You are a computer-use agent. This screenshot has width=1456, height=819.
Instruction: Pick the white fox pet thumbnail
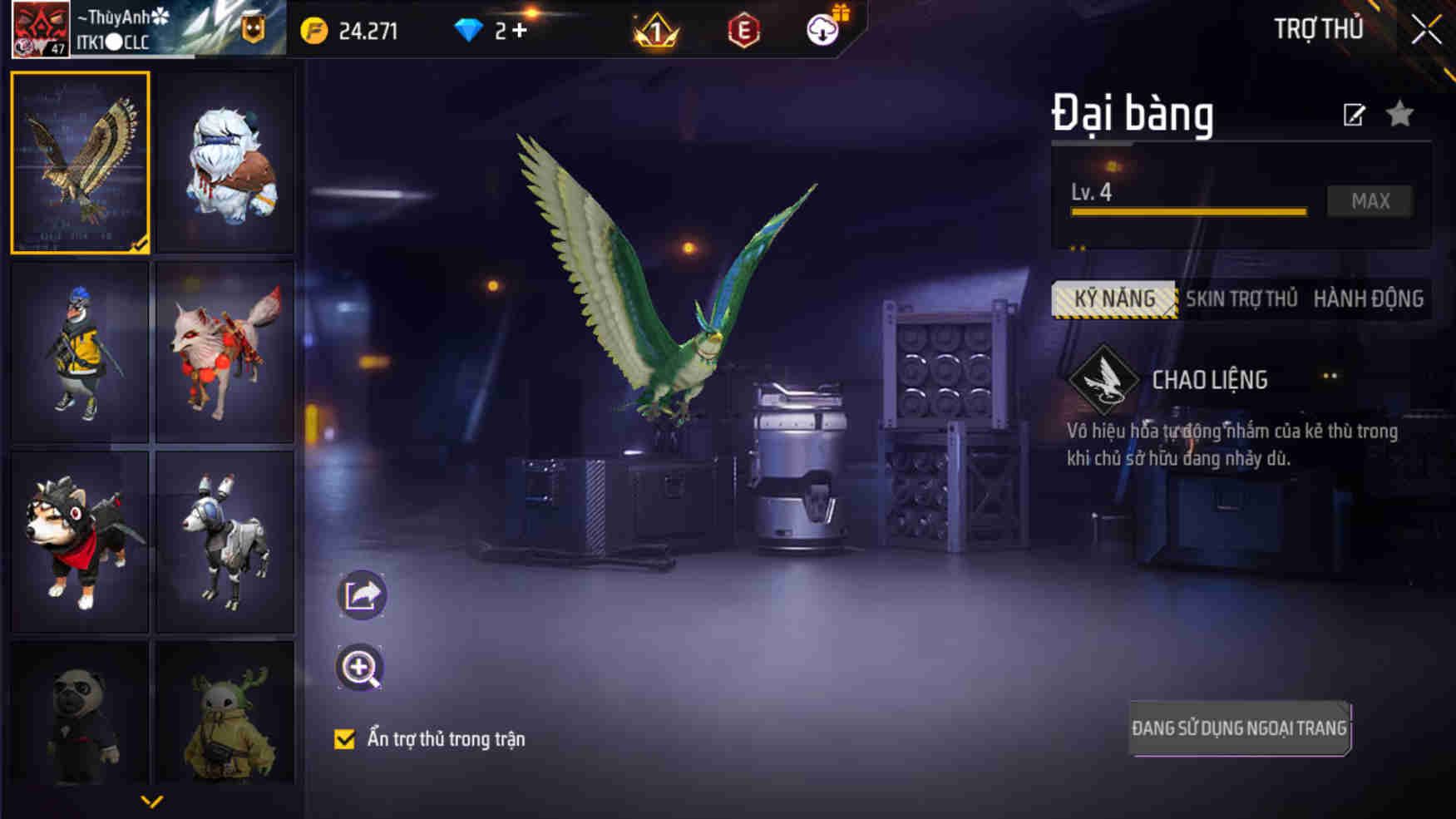point(225,352)
